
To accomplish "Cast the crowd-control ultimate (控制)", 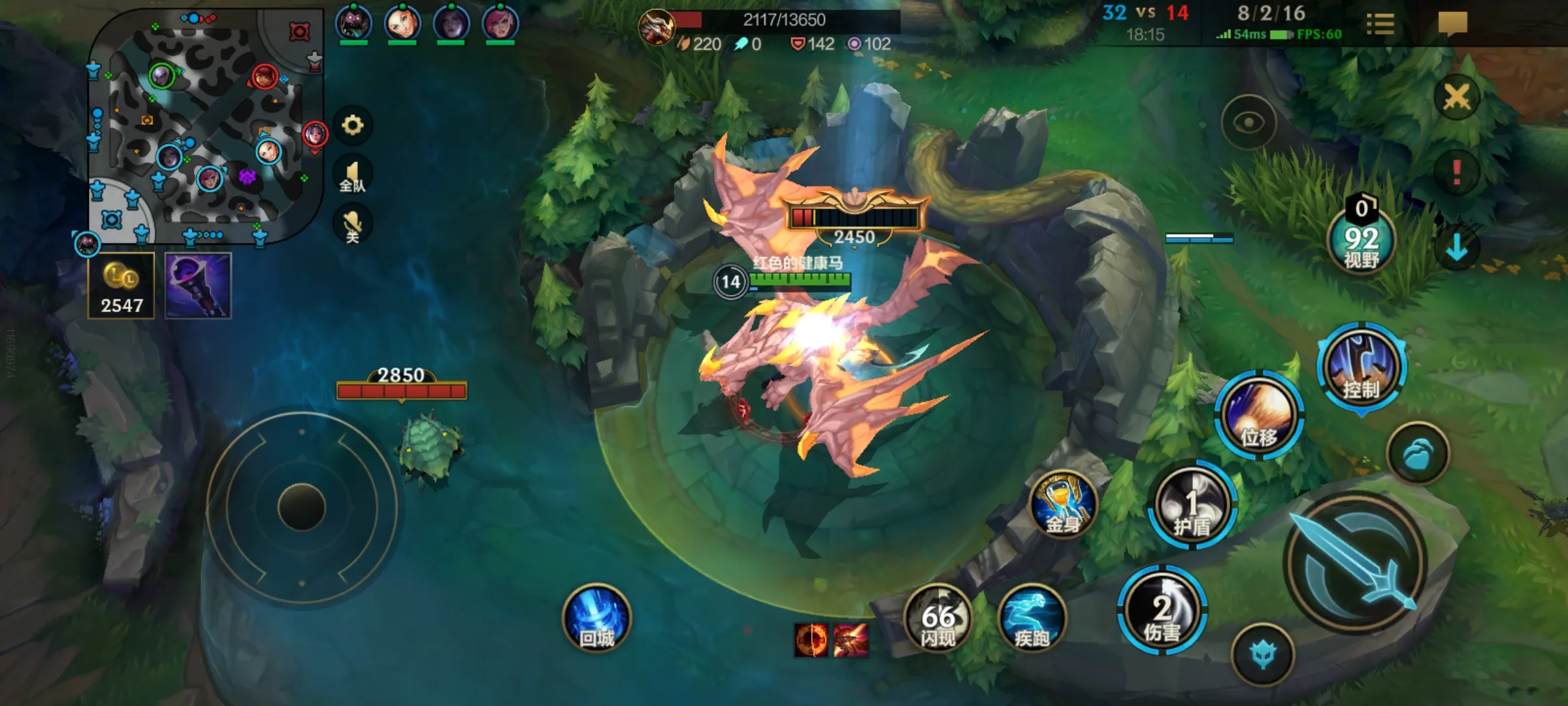I will pyautogui.click(x=1362, y=366).
